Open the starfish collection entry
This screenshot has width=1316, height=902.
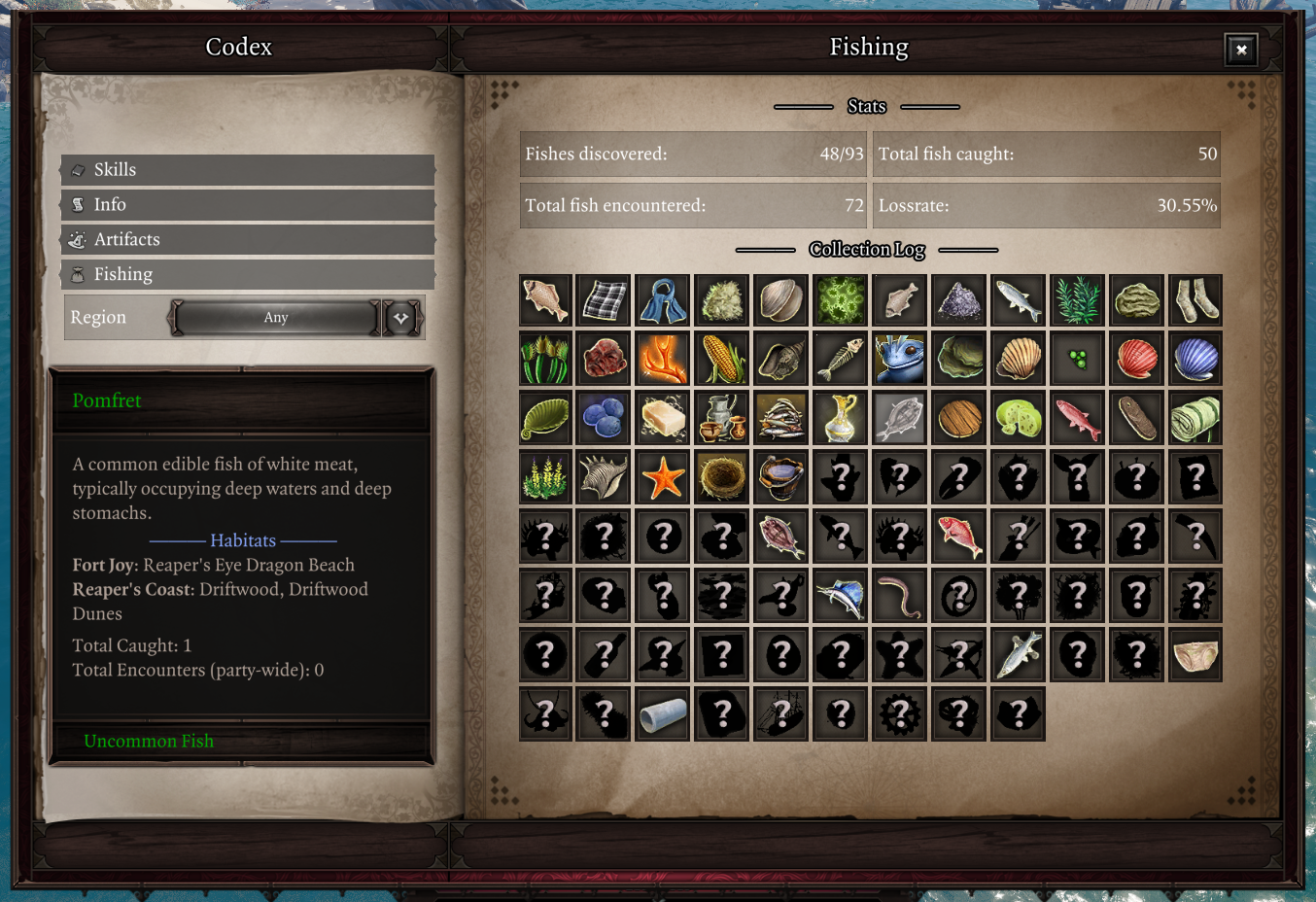pyautogui.click(x=662, y=477)
